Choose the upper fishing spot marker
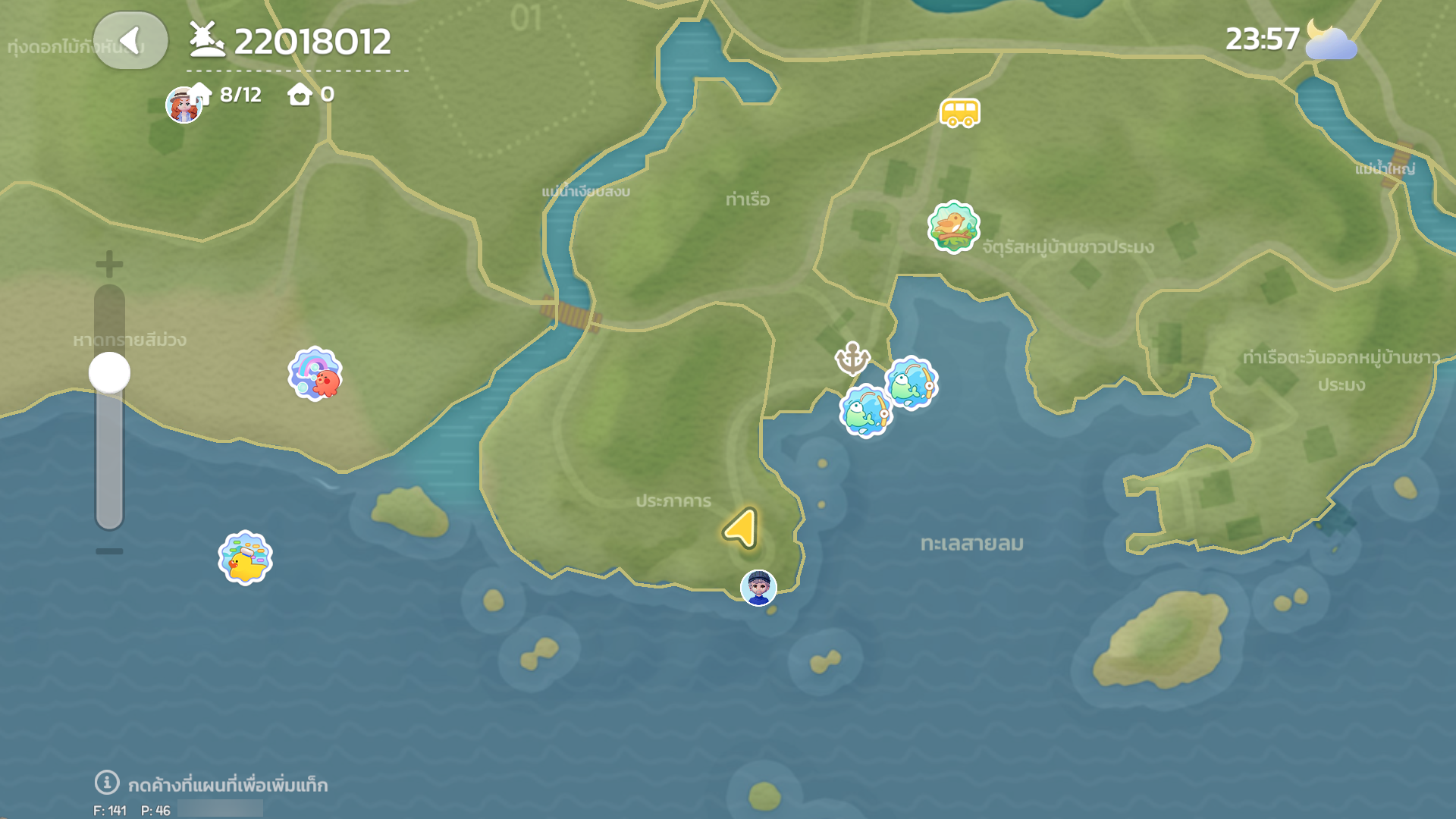Viewport: 1456px width, 819px height. [x=912, y=383]
